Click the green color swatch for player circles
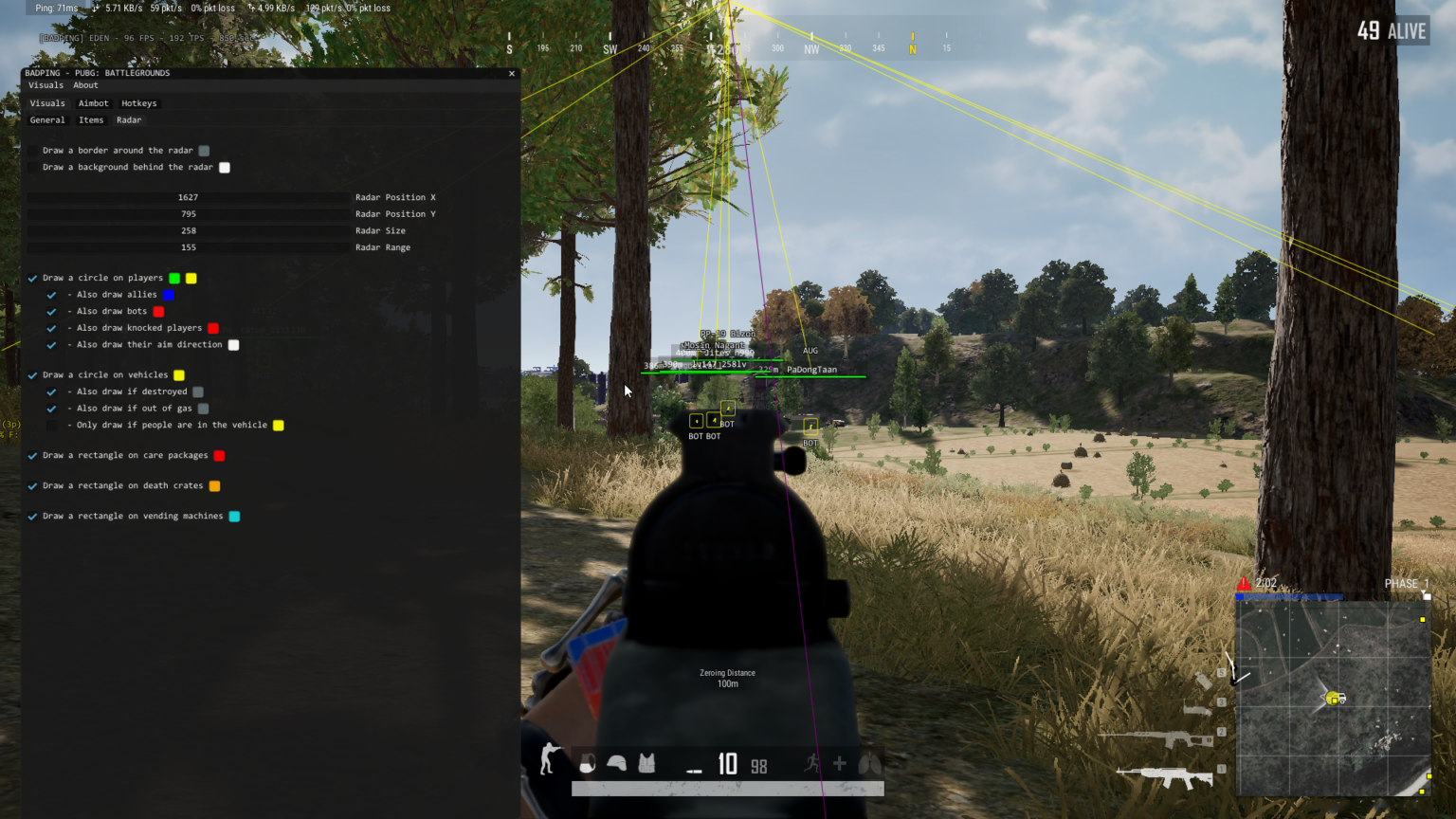Screen dimensions: 1456x819 coord(173,278)
